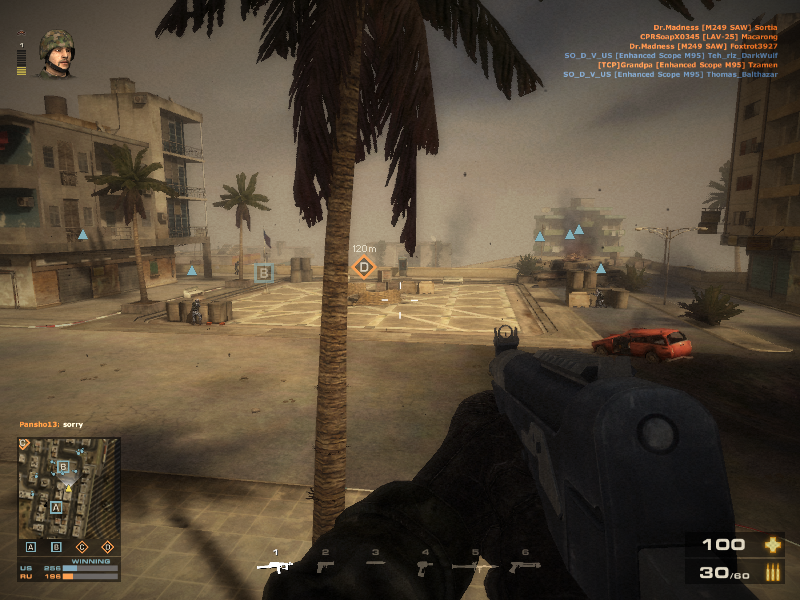Image resolution: width=800 pixels, height=600 pixels.
Task: Click the soldier portrait icon
Action: coord(56,54)
